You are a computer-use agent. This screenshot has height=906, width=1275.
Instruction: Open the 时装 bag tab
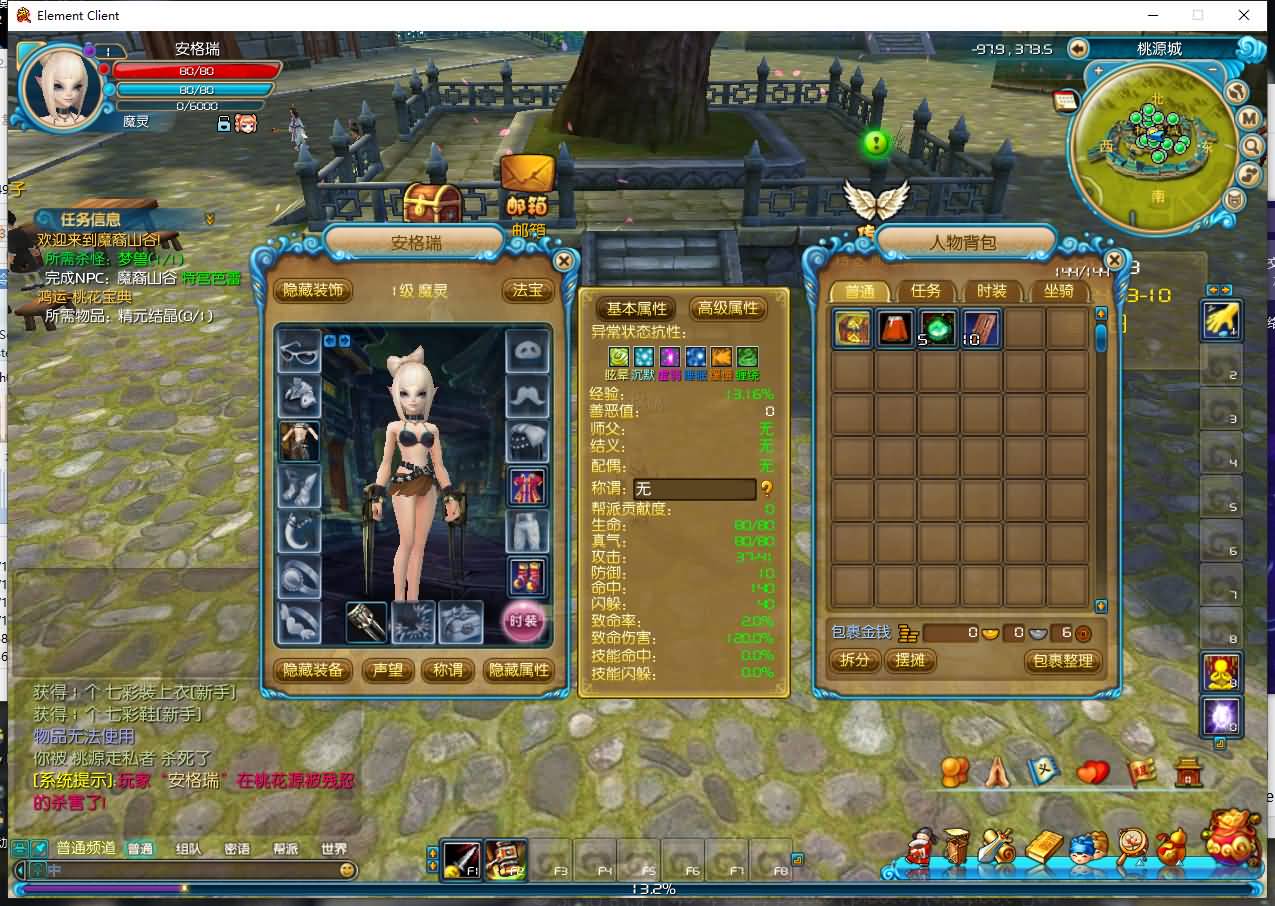click(x=991, y=291)
